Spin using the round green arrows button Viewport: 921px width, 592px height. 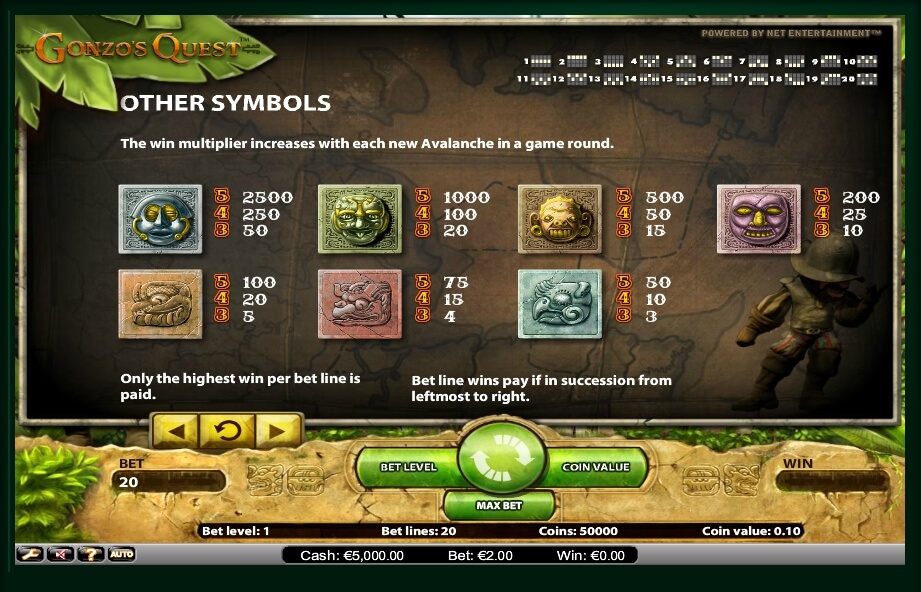500,463
